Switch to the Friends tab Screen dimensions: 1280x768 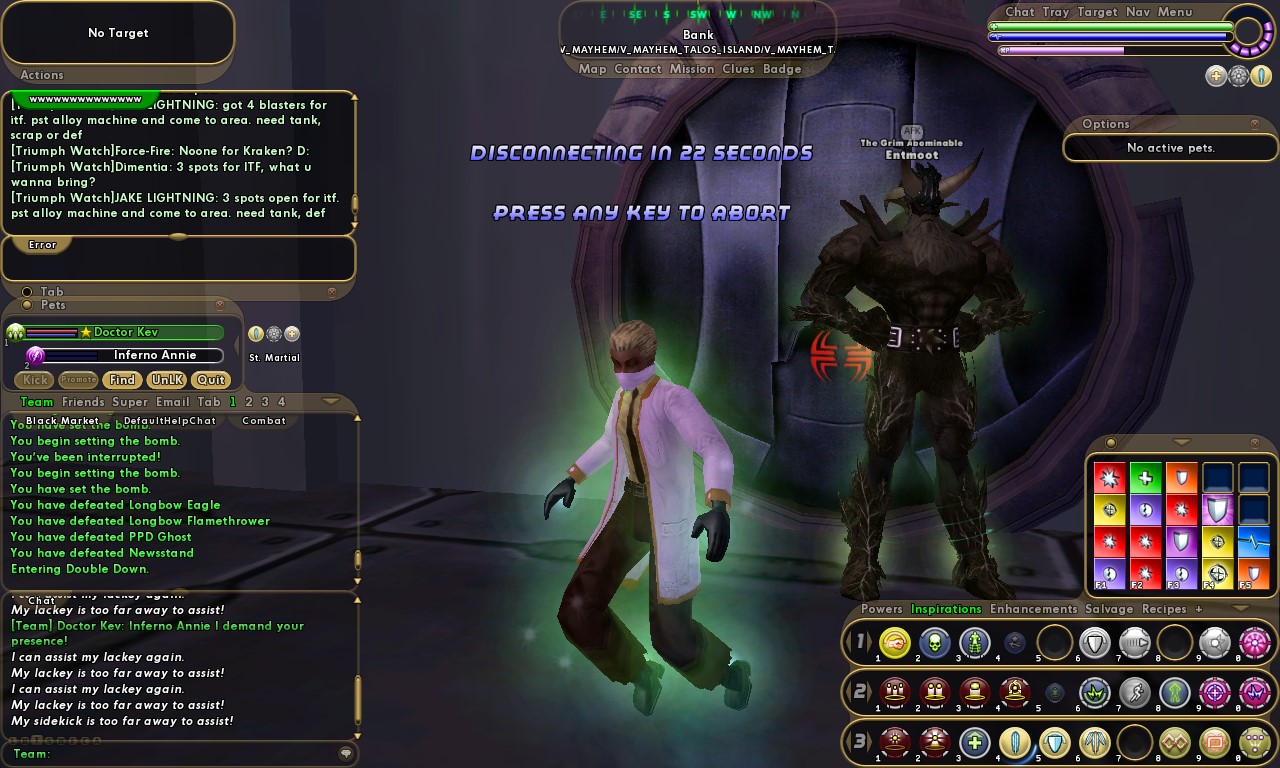[x=83, y=402]
